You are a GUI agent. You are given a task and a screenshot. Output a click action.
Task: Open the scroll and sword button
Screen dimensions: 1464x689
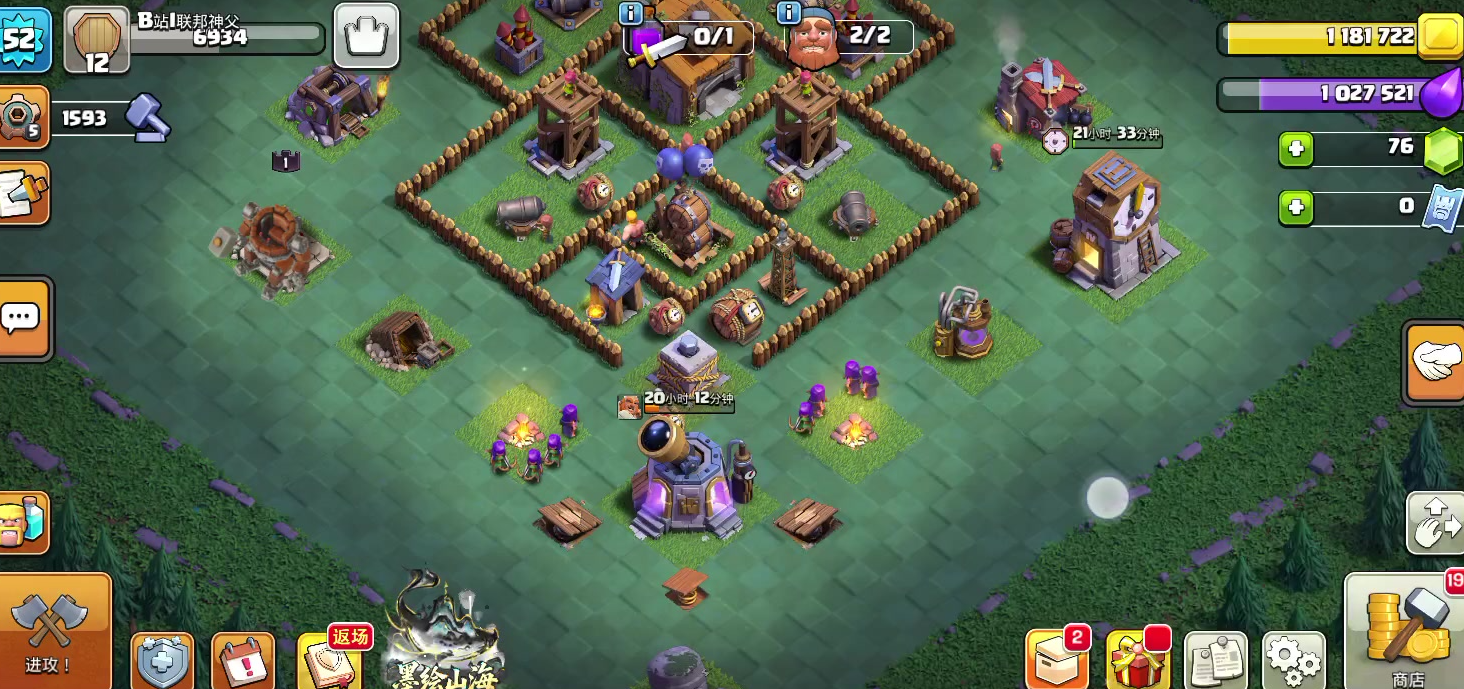click(x=22, y=193)
